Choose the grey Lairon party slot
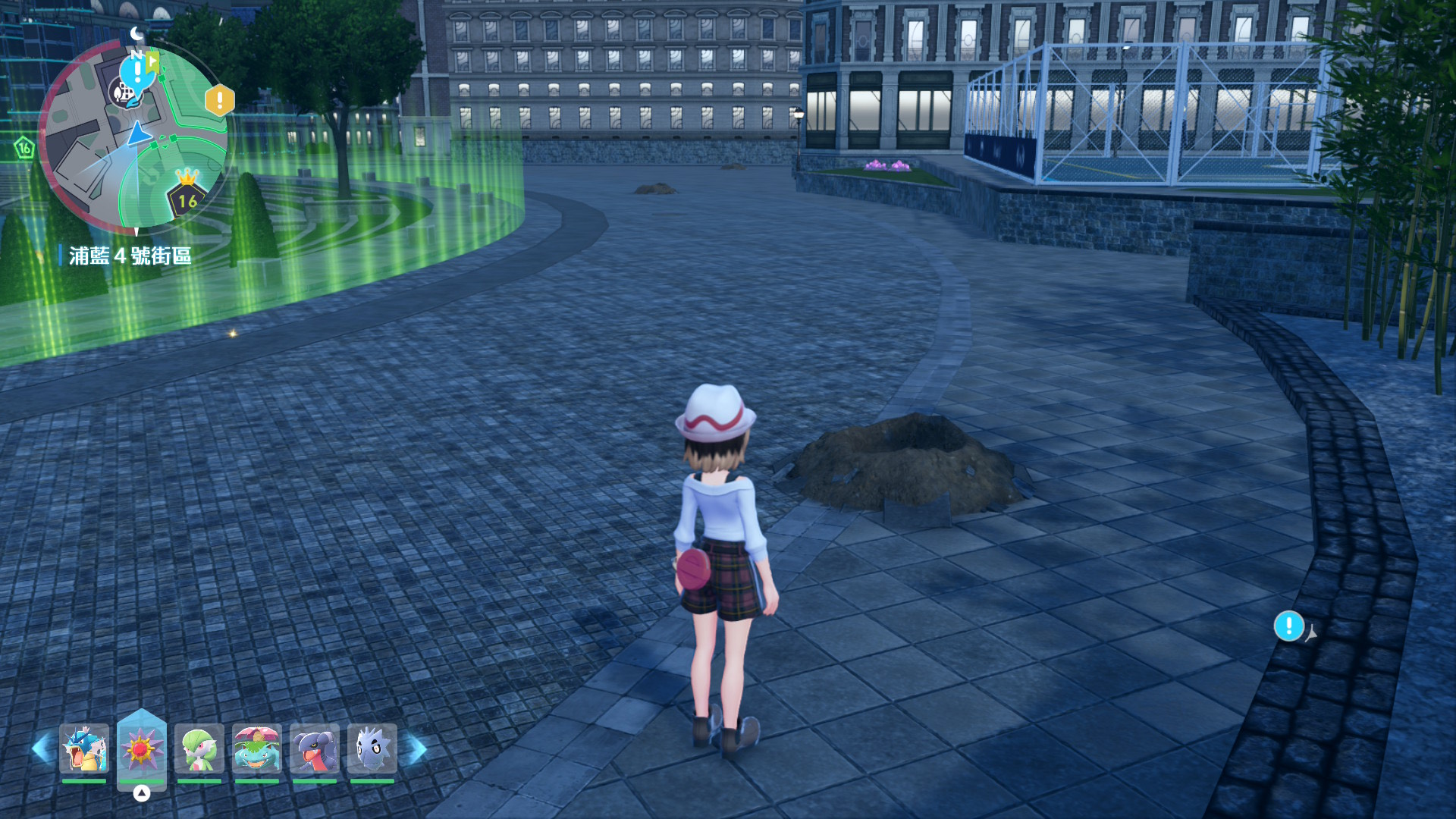 [372, 748]
